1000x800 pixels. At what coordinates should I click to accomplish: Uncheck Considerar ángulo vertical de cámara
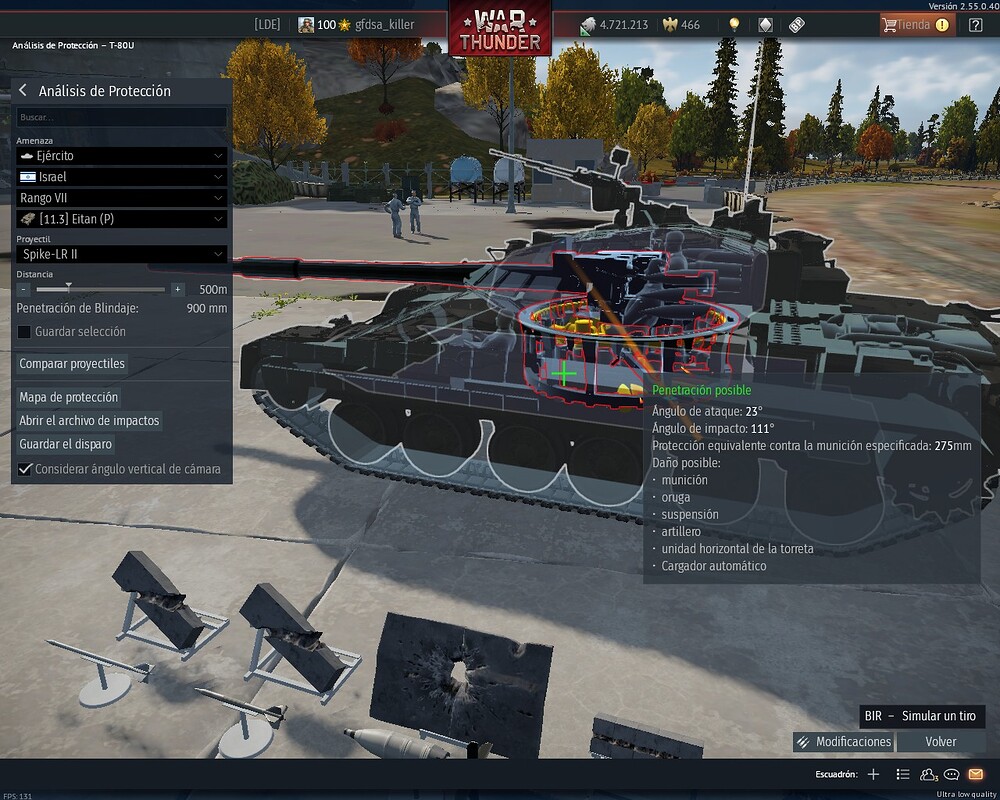pos(25,469)
